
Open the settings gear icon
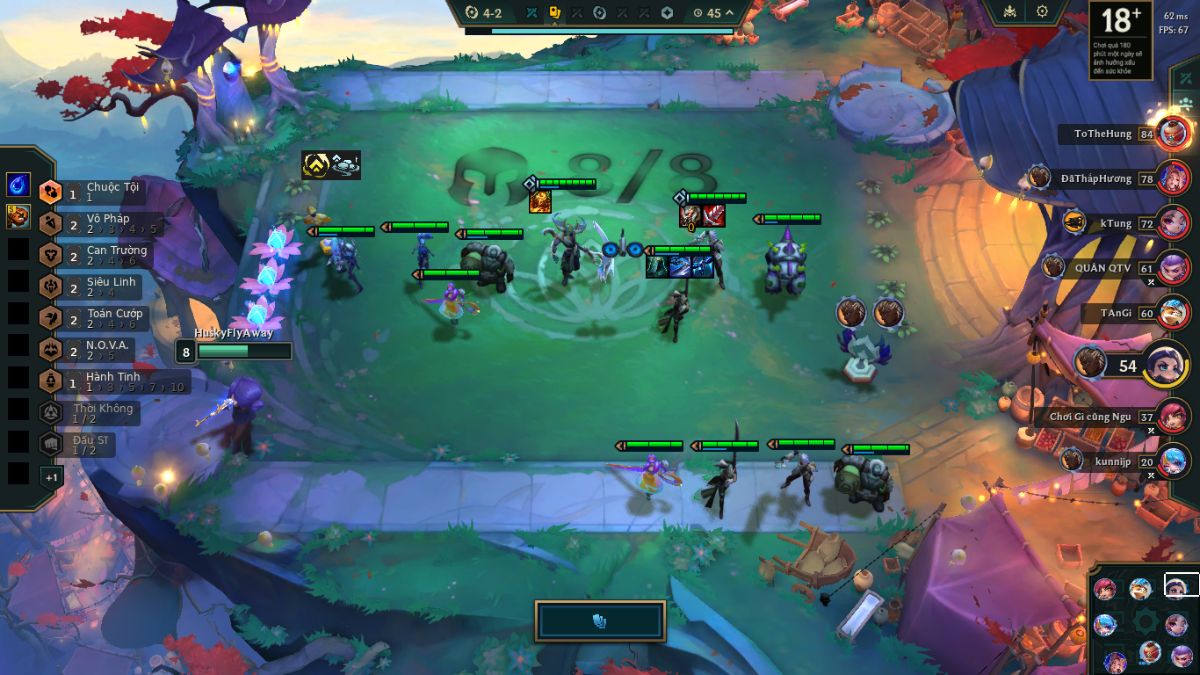1042,12
